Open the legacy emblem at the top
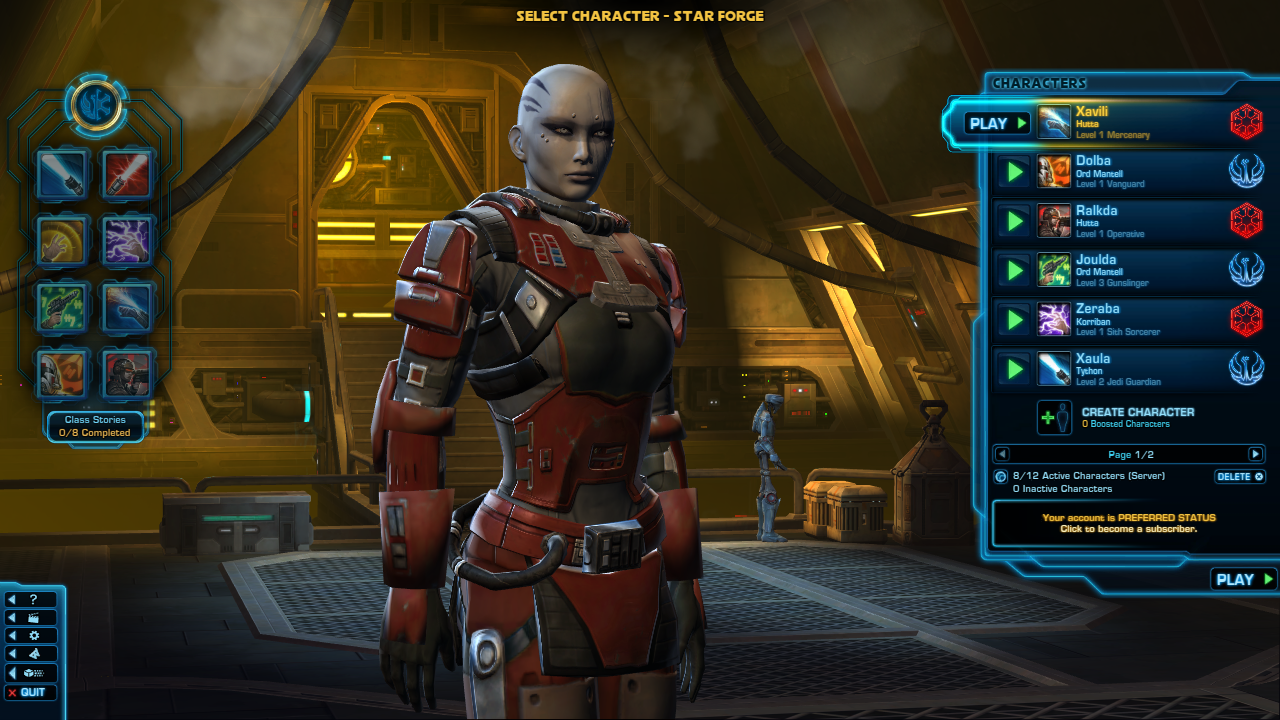 (x=96, y=103)
